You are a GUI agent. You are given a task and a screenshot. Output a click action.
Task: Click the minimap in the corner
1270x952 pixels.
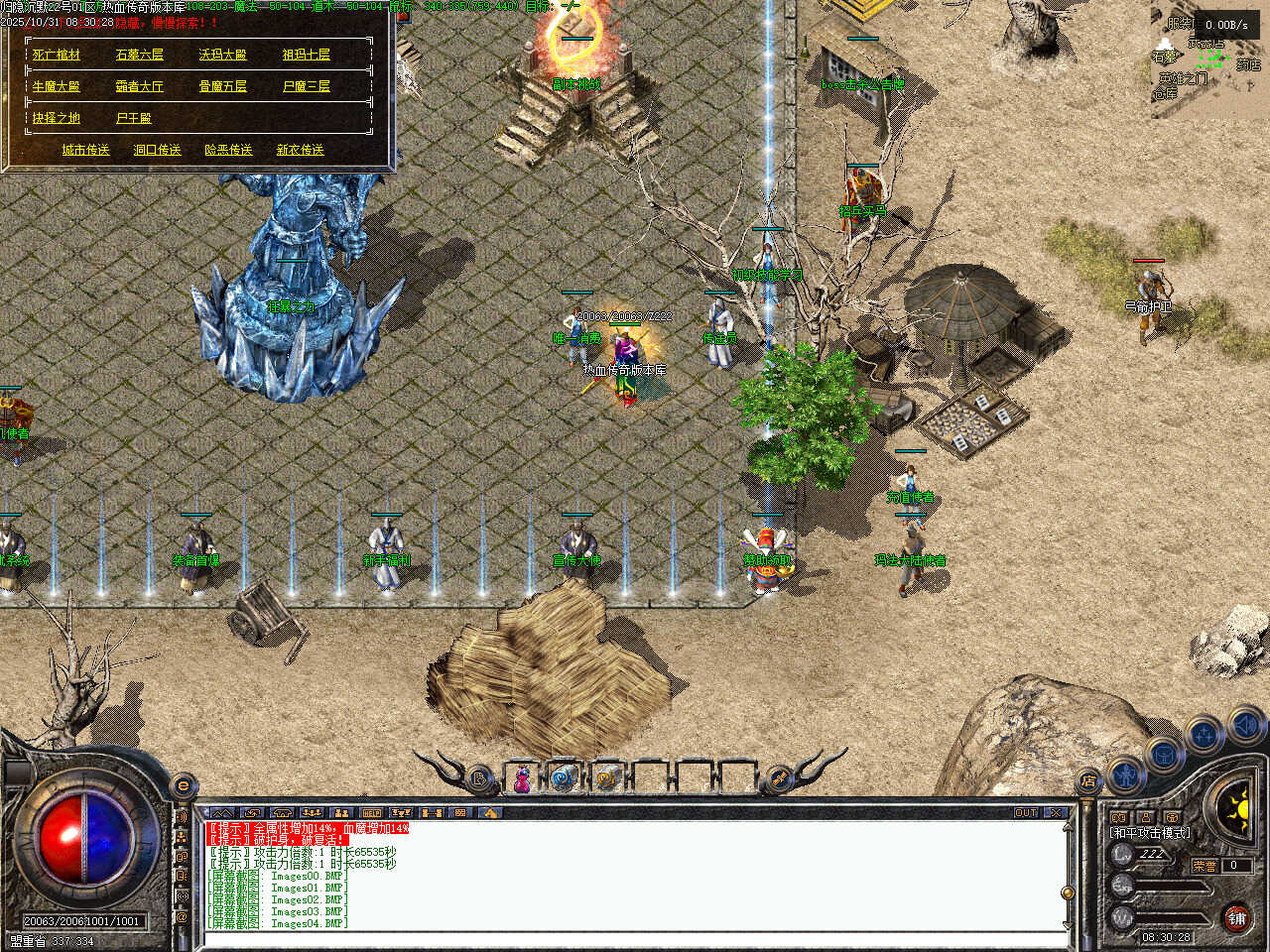(1208, 59)
